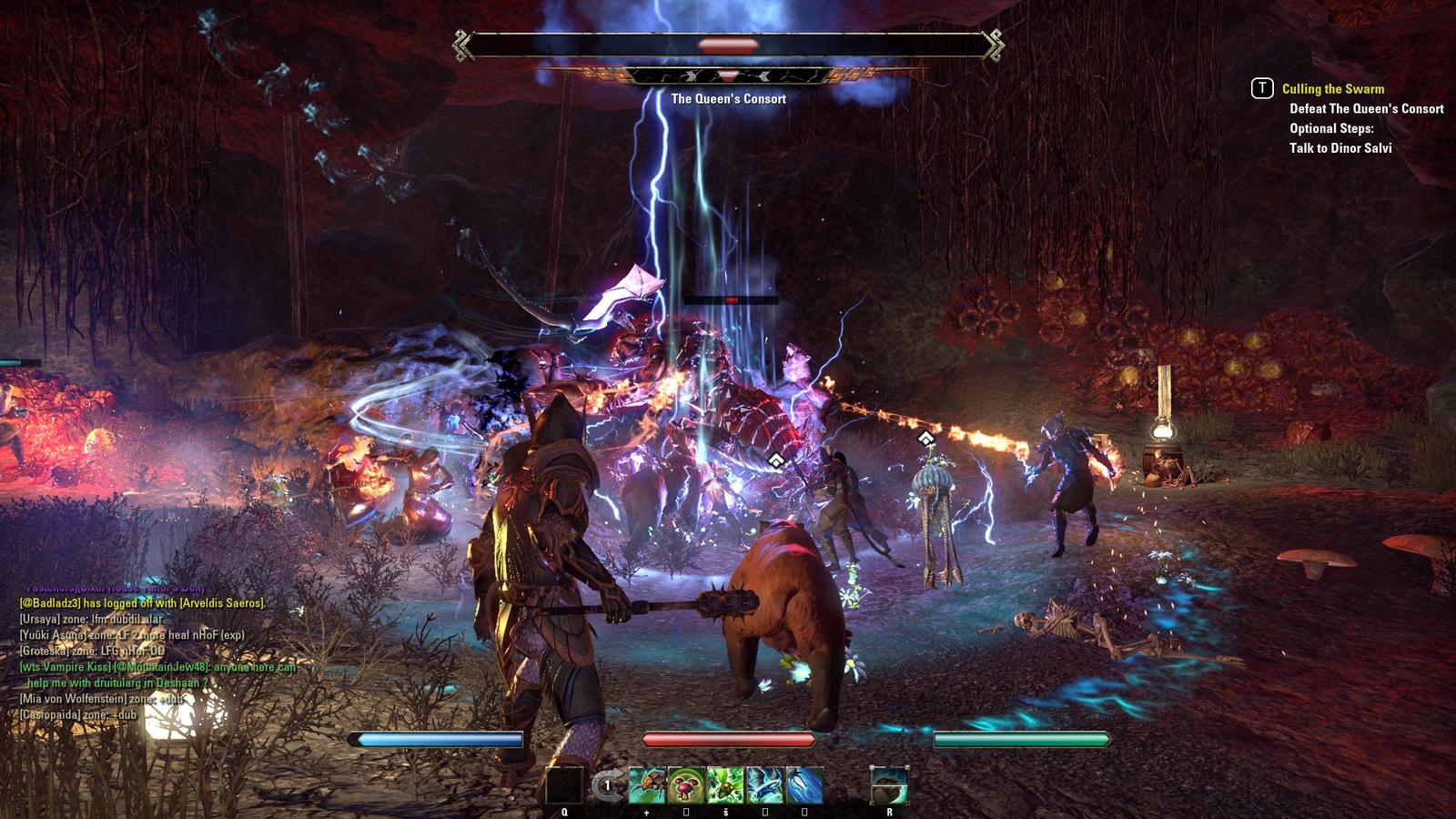Cast the red mushroom healing ability
This screenshot has height=819, width=1456.
pos(686,785)
